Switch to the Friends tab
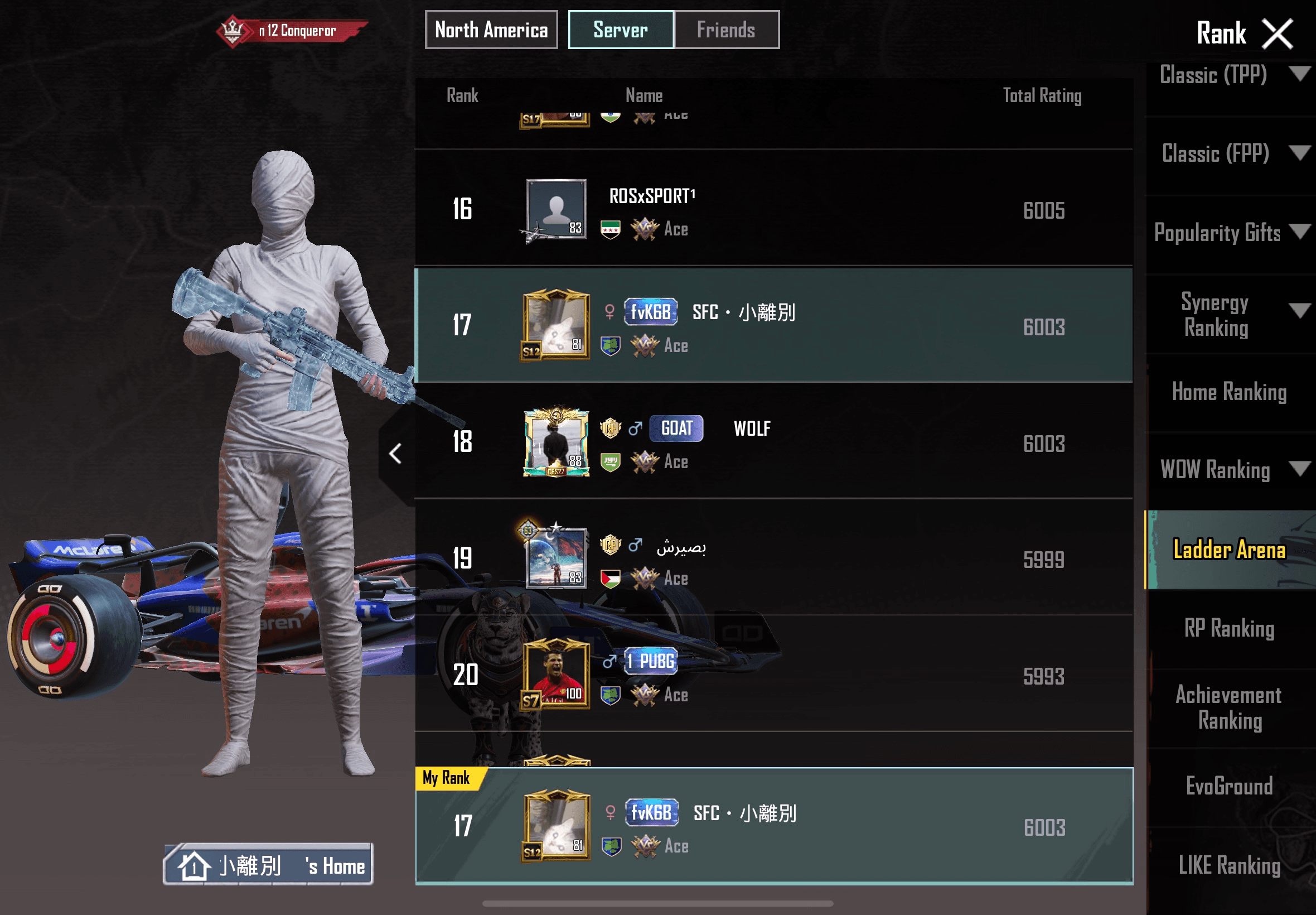This screenshot has width=1316, height=915. pyautogui.click(x=725, y=30)
